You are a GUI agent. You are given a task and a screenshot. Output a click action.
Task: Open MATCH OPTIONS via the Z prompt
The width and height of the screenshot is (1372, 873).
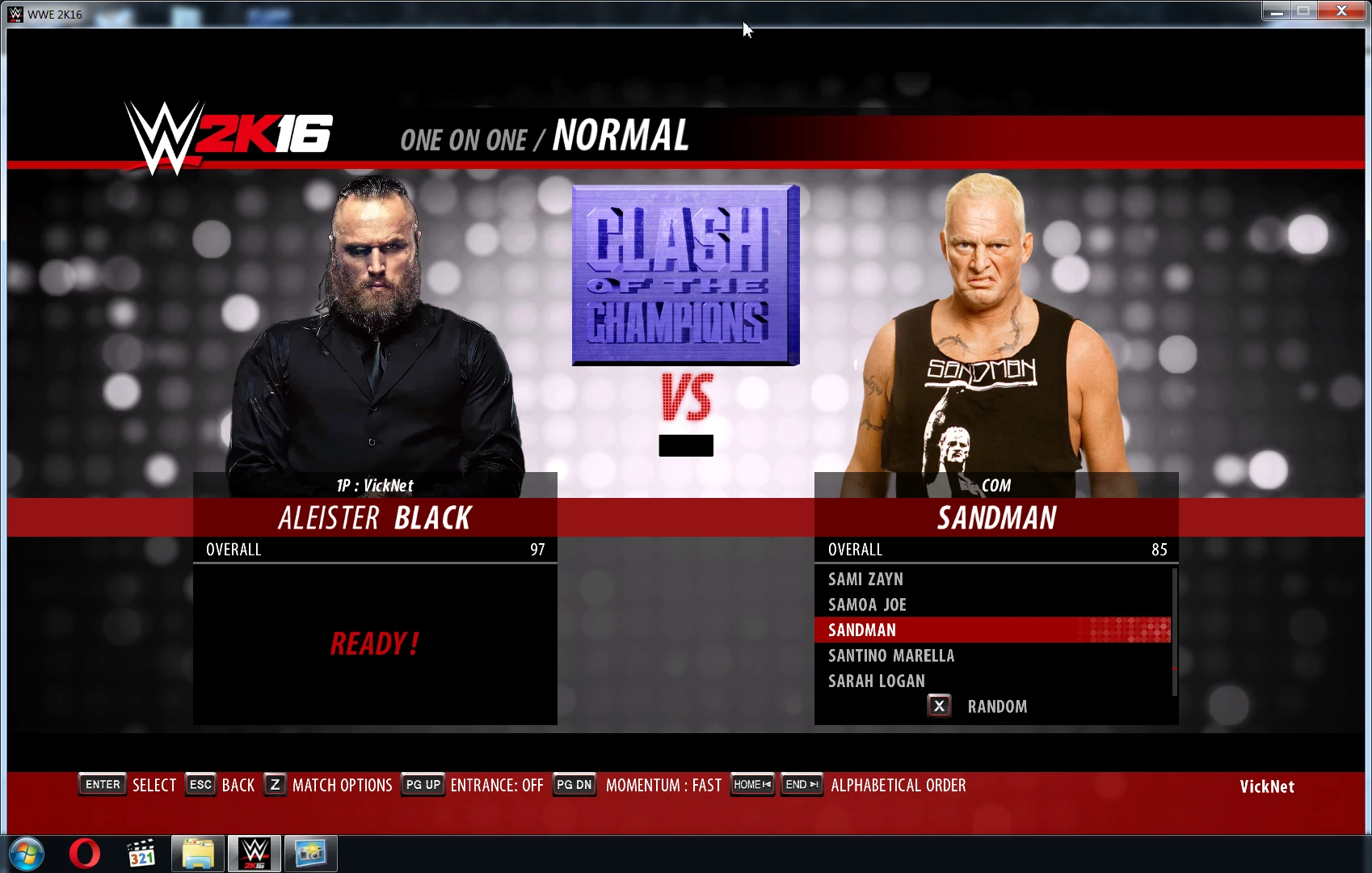coord(274,784)
